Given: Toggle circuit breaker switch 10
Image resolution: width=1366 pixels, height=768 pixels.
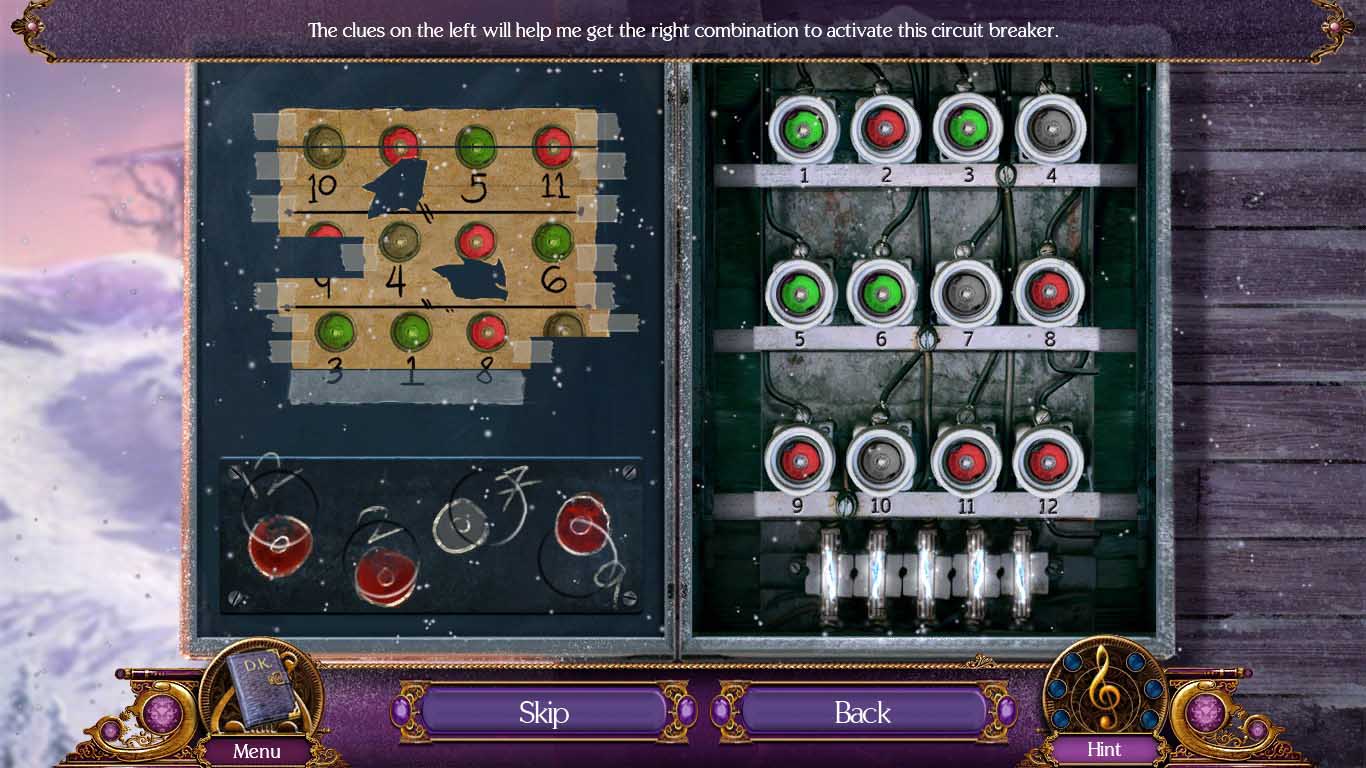Looking at the screenshot, I should [881, 461].
